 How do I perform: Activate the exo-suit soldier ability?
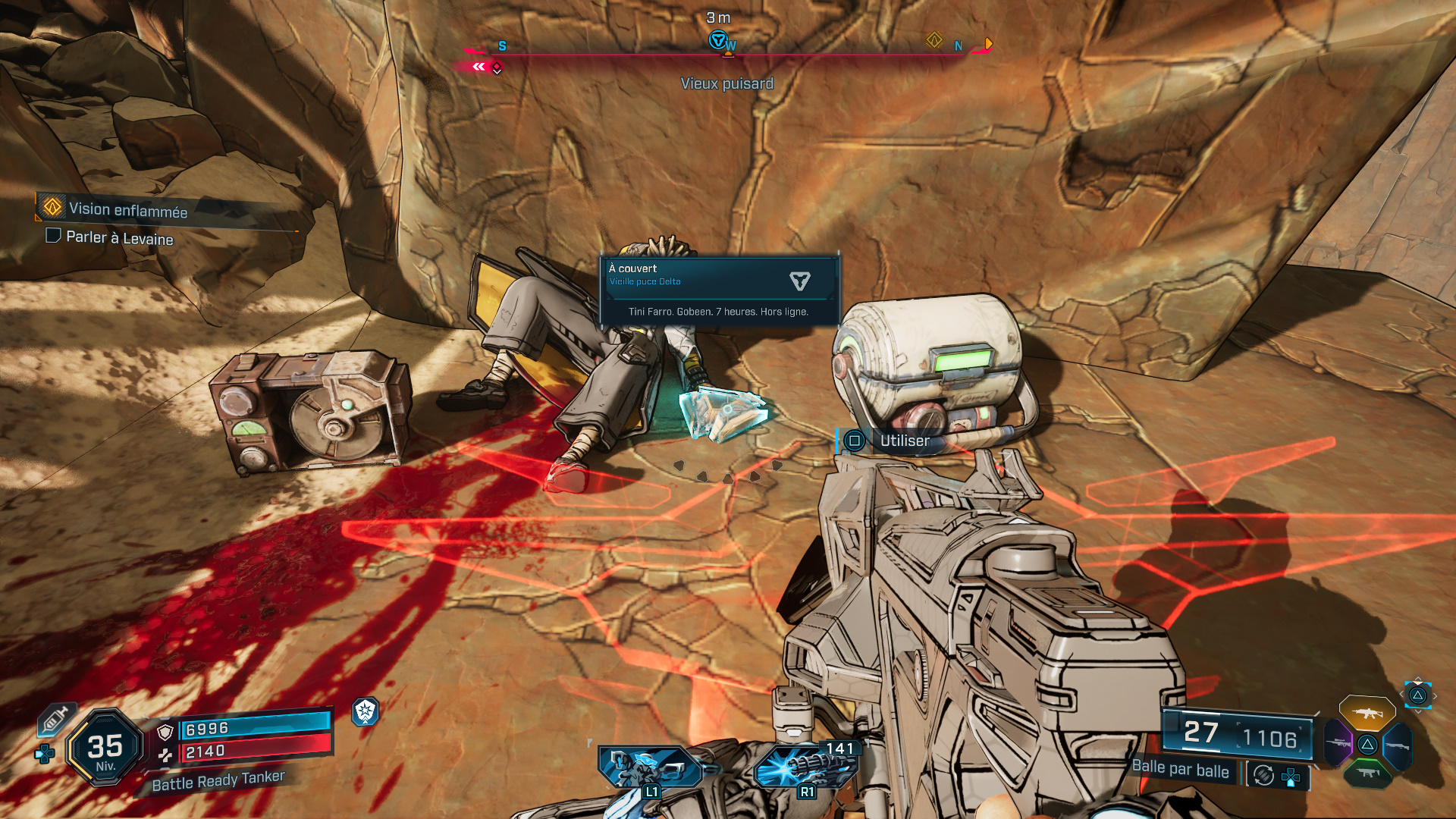(x=649, y=767)
